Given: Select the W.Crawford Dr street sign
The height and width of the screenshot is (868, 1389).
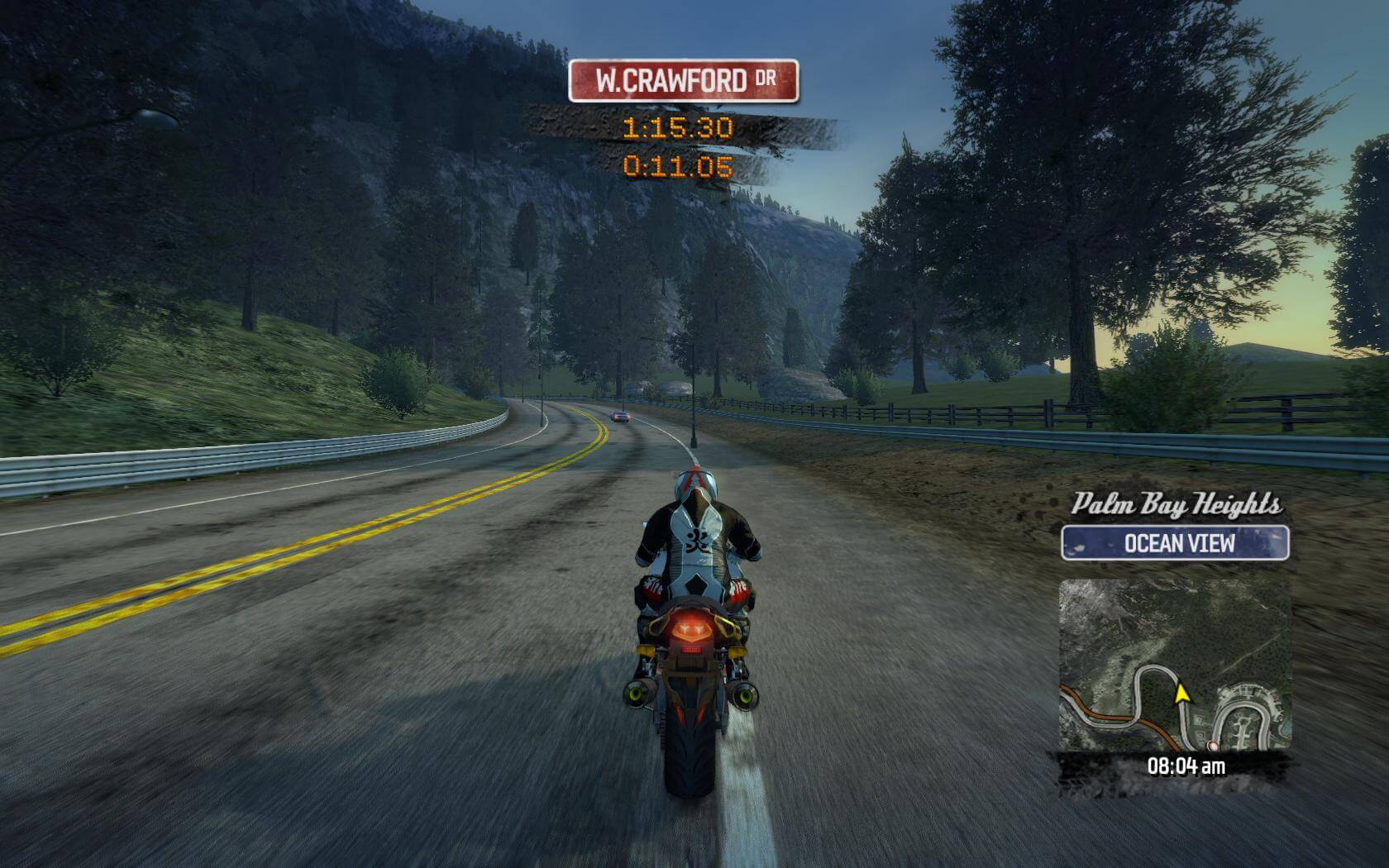Looking at the screenshot, I should (684, 81).
